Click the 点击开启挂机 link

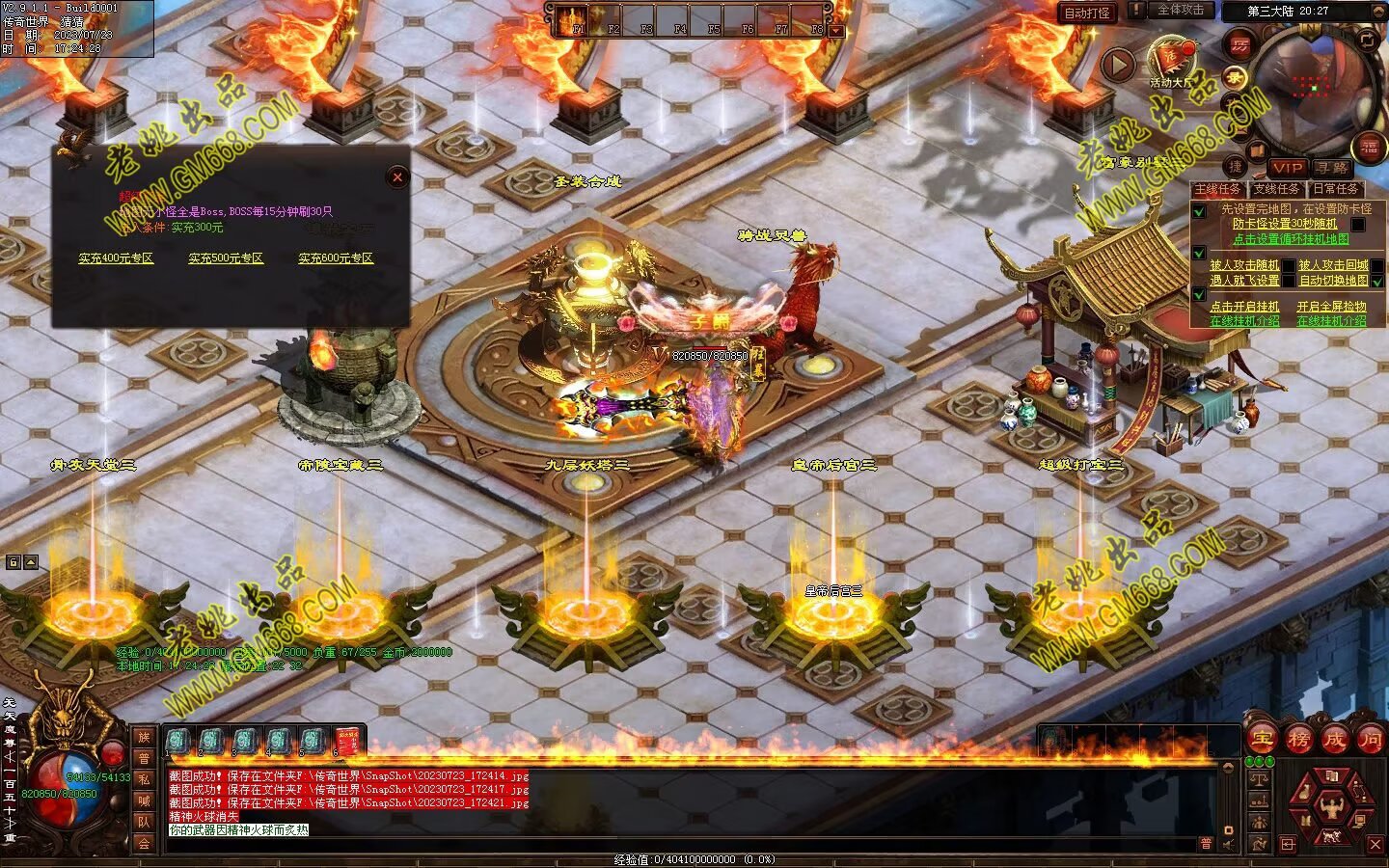(1244, 307)
